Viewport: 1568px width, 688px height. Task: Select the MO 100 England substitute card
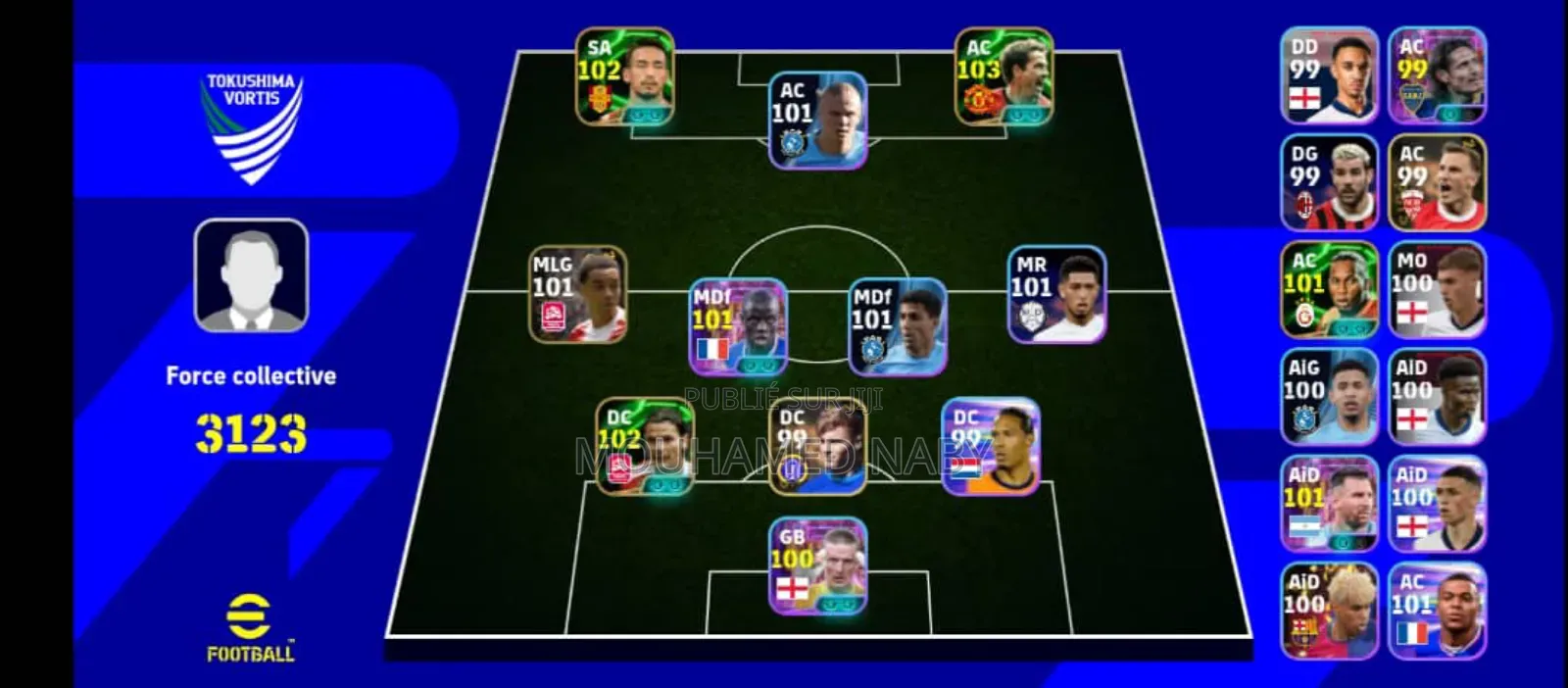click(x=1437, y=290)
